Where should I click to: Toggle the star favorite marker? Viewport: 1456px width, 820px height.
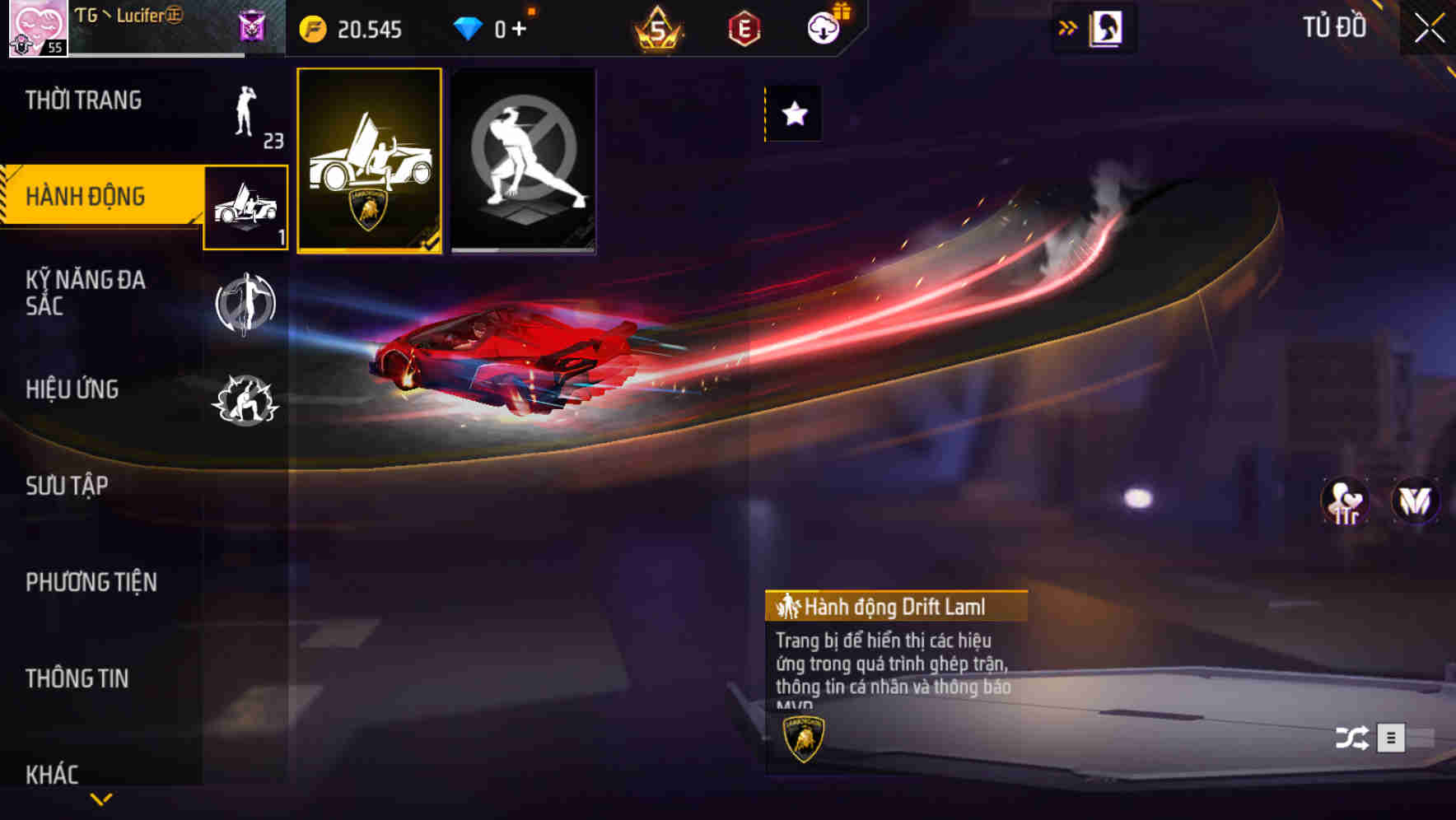[792, 114]
